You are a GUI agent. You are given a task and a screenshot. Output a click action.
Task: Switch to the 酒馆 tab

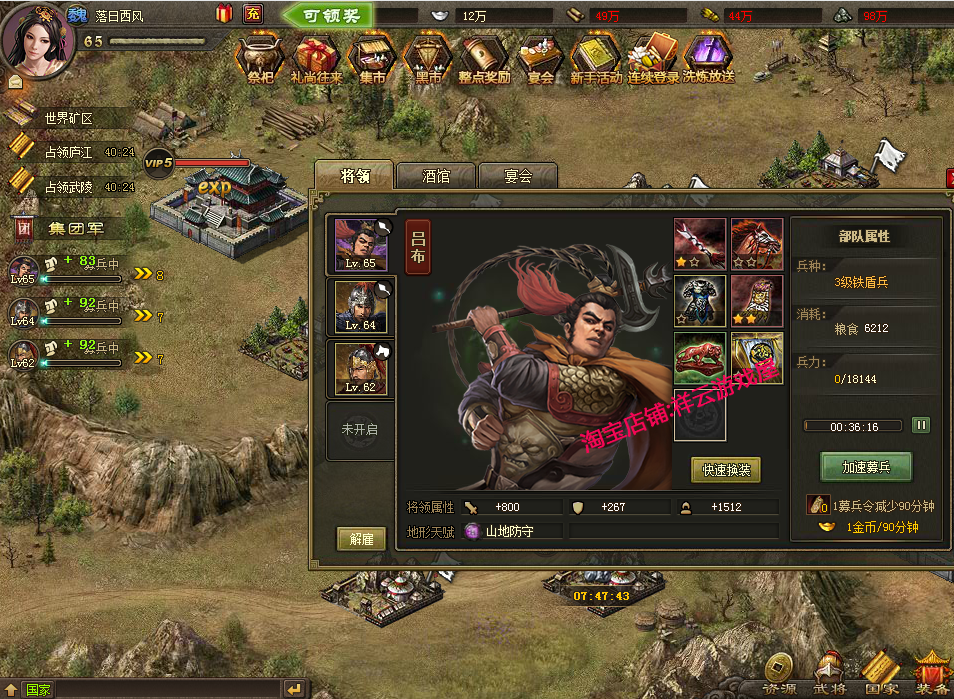[x=436, y=176]
